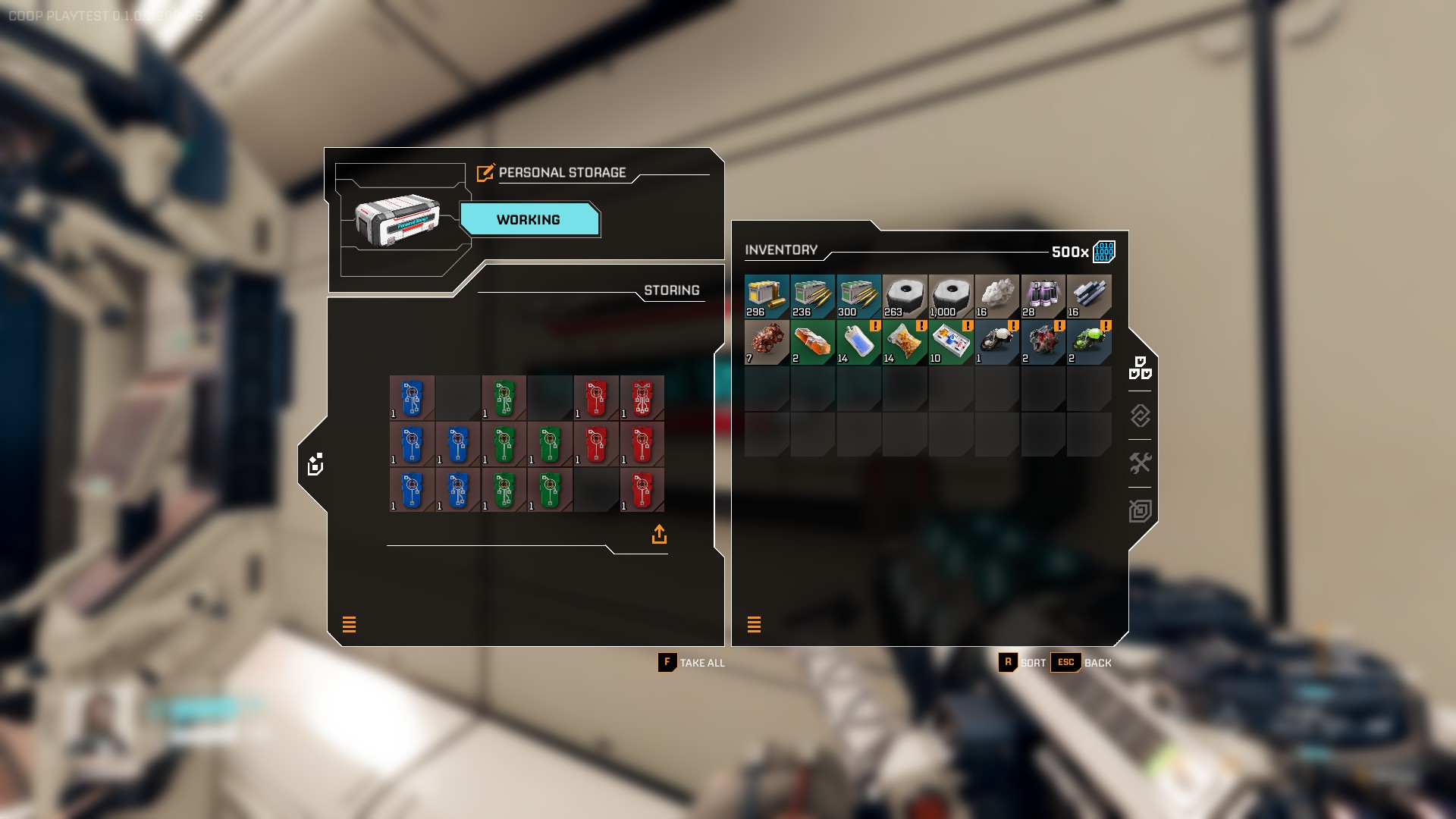
Task: Open the link-shaped side tab
Action: click(x=1140, y=416)
